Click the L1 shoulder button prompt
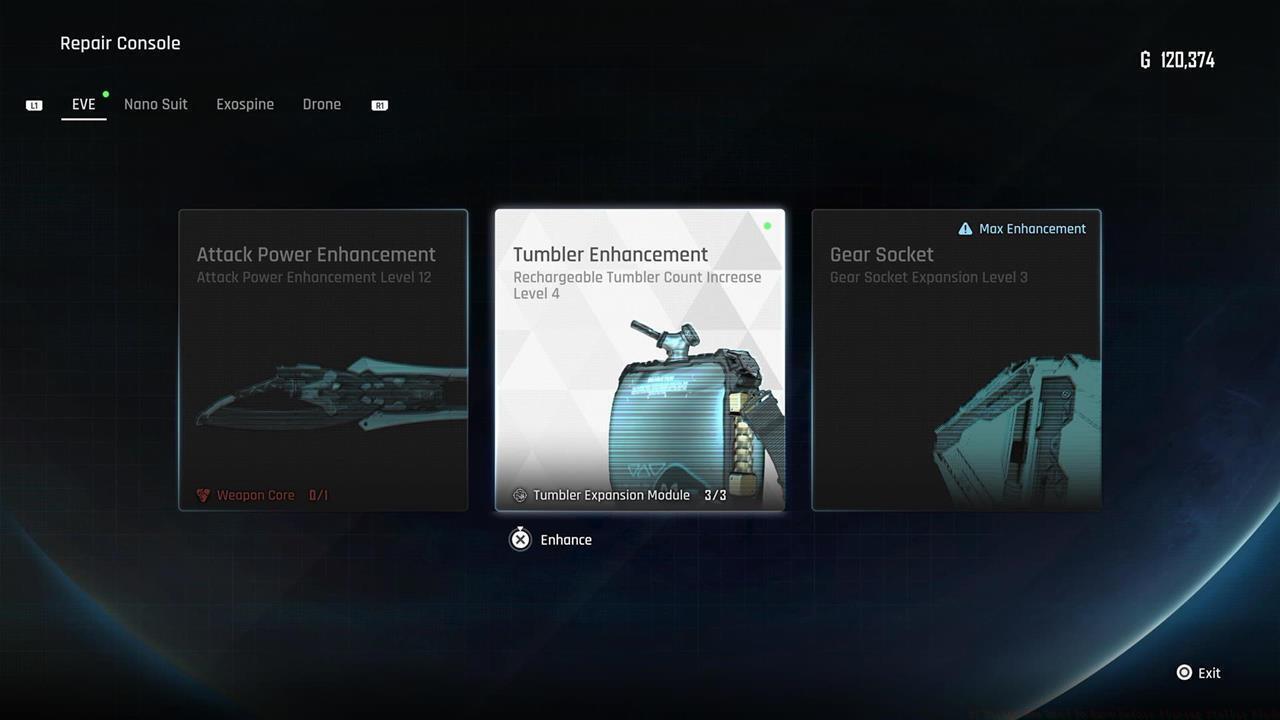The width and height of the screenshot is (1280, 720). (x=34, y=104)
